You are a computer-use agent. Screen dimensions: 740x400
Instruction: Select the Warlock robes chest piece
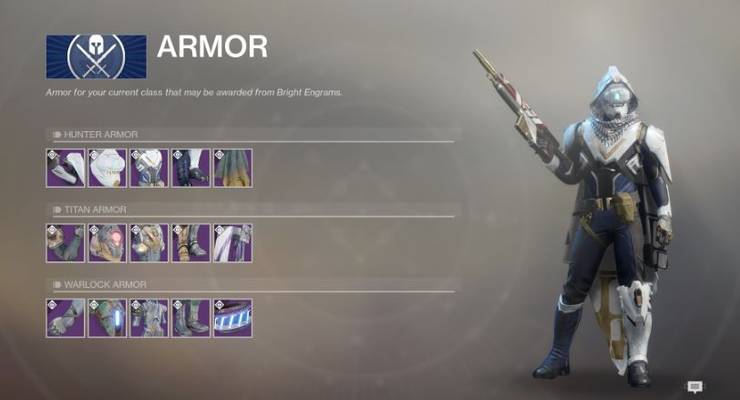149,318
